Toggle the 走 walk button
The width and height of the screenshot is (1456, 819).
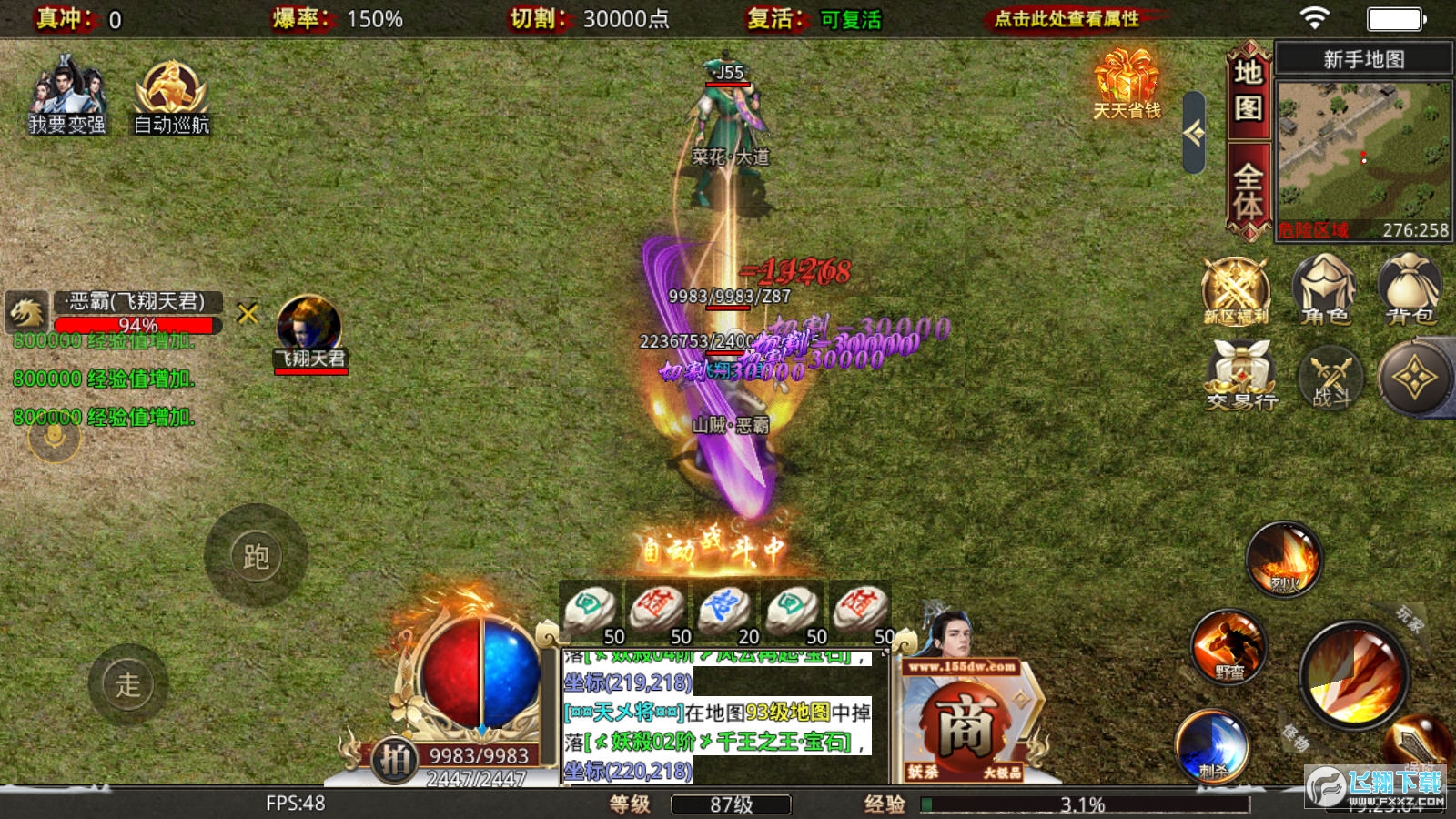[x=128, y=684]
